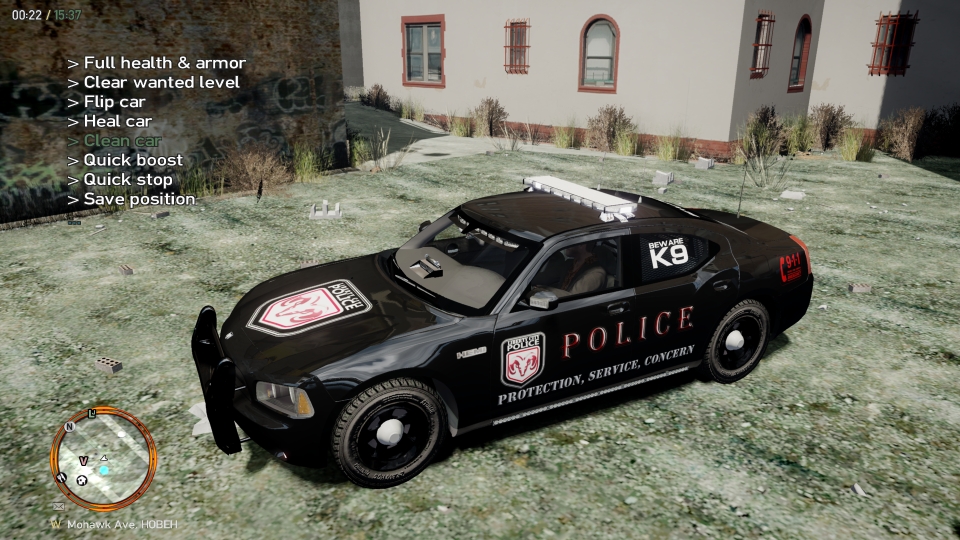
Task: Choose Save position menu entry
Action: pos(131,199)
